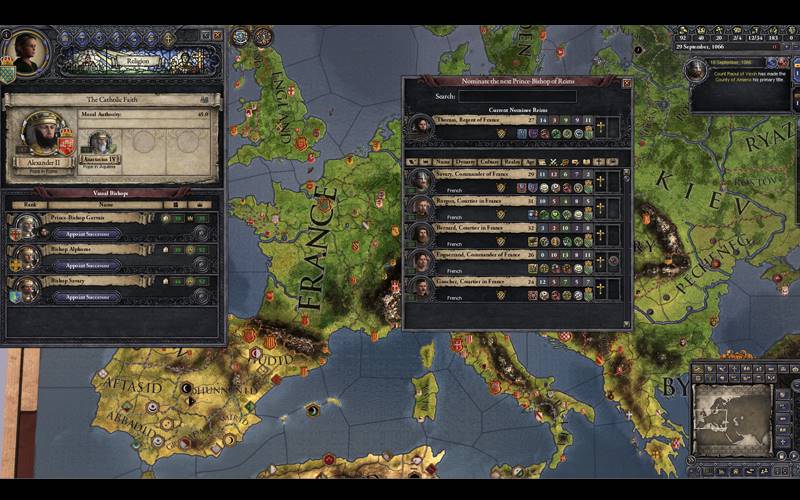
Task: Close the Religion panel
Action: [x=217, y=35]
